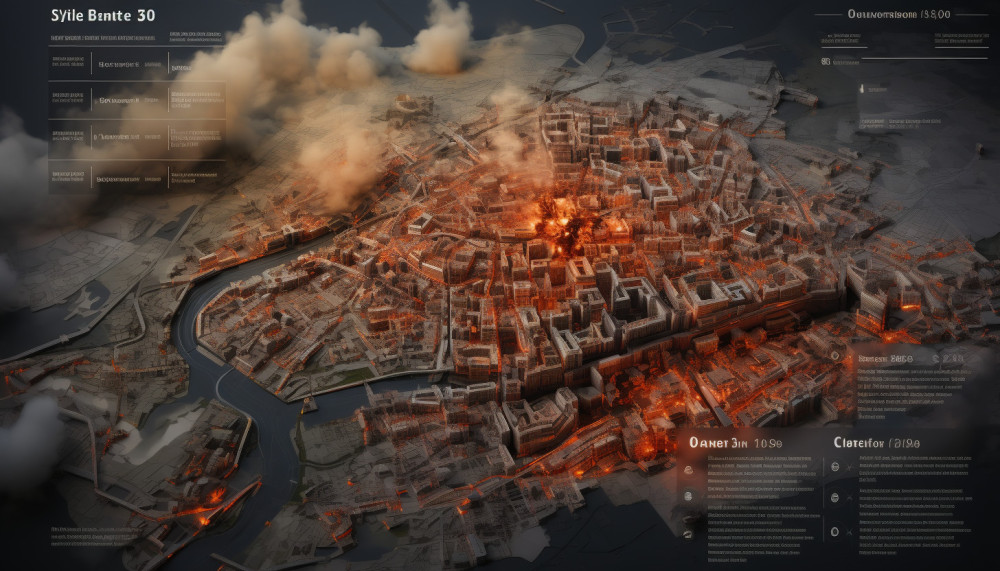Click the bottom round icon under Clateifox

836,530
